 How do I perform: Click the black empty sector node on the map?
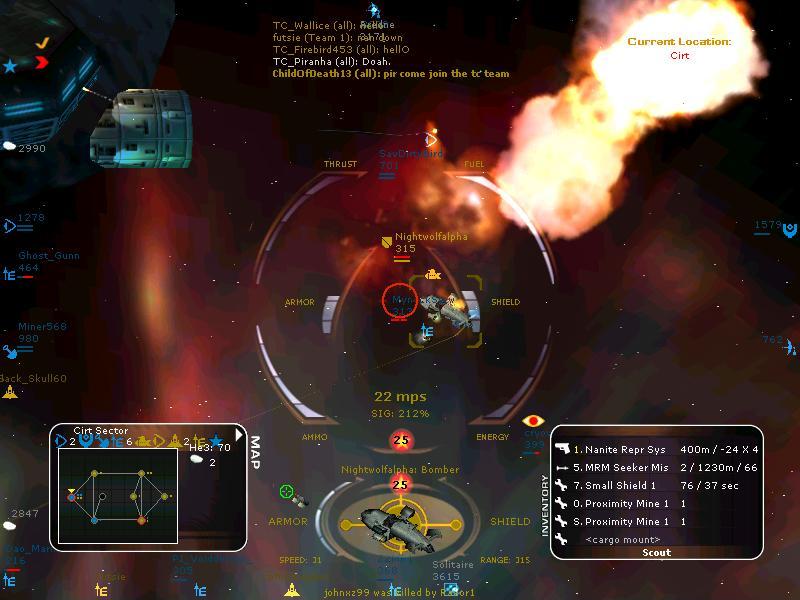tap(103, 495)
